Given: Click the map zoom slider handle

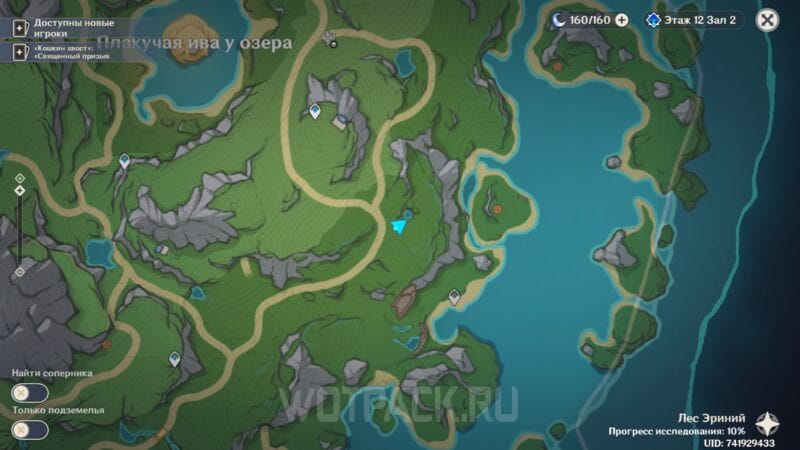Looking at the screenshot, I should pos(20,190).
